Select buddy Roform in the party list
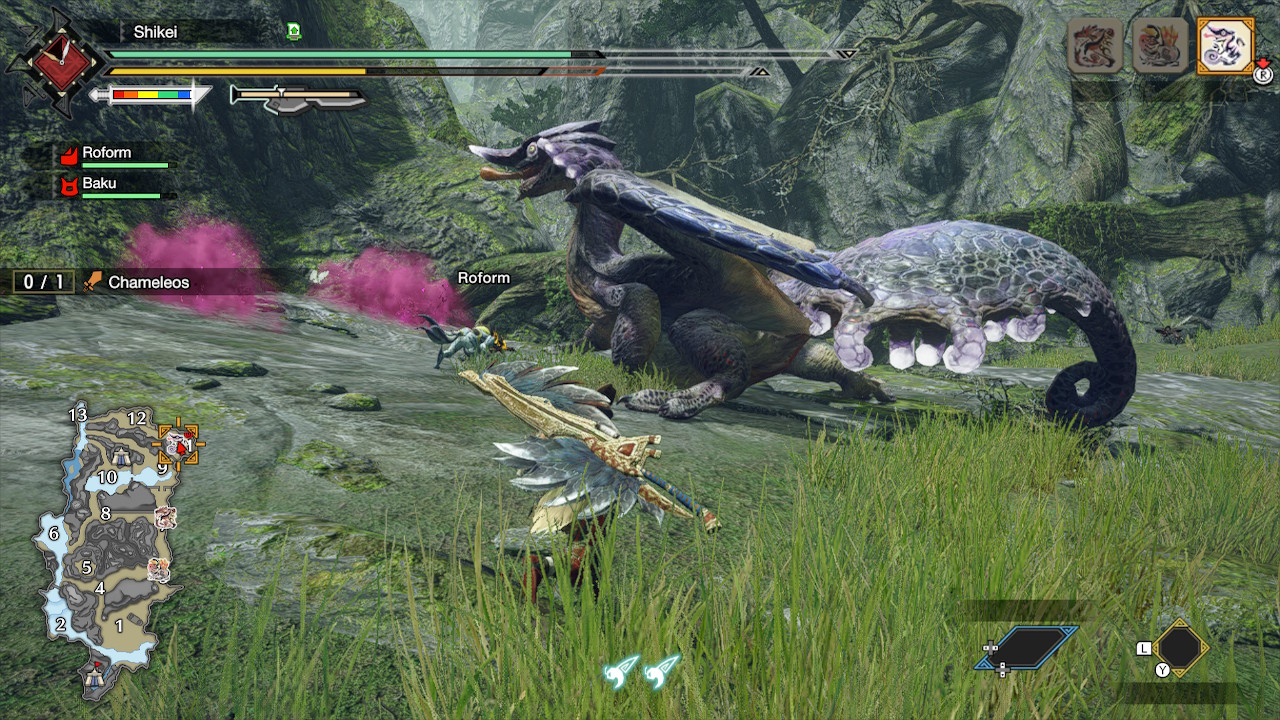The image size is (1280, 720). pyautogui.click(x=107, y=154)
